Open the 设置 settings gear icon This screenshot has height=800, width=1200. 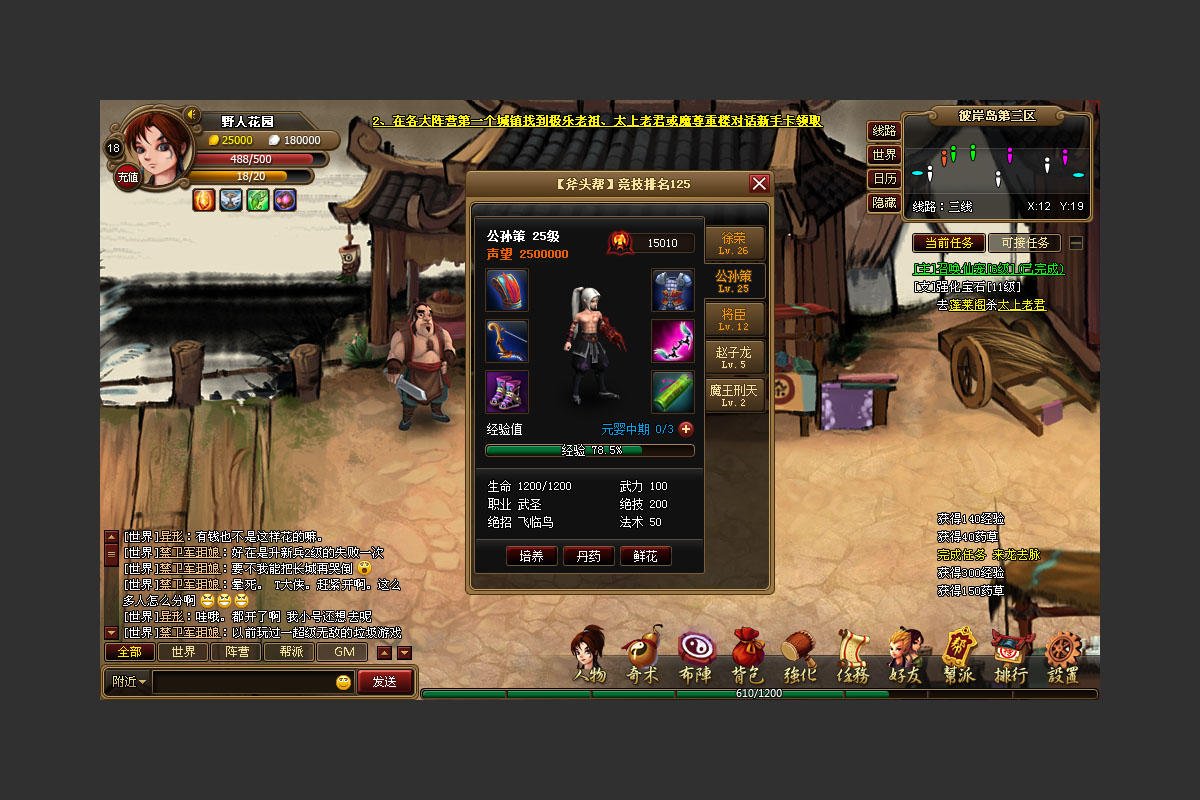pyautogui.click(x=1064, y=656)
